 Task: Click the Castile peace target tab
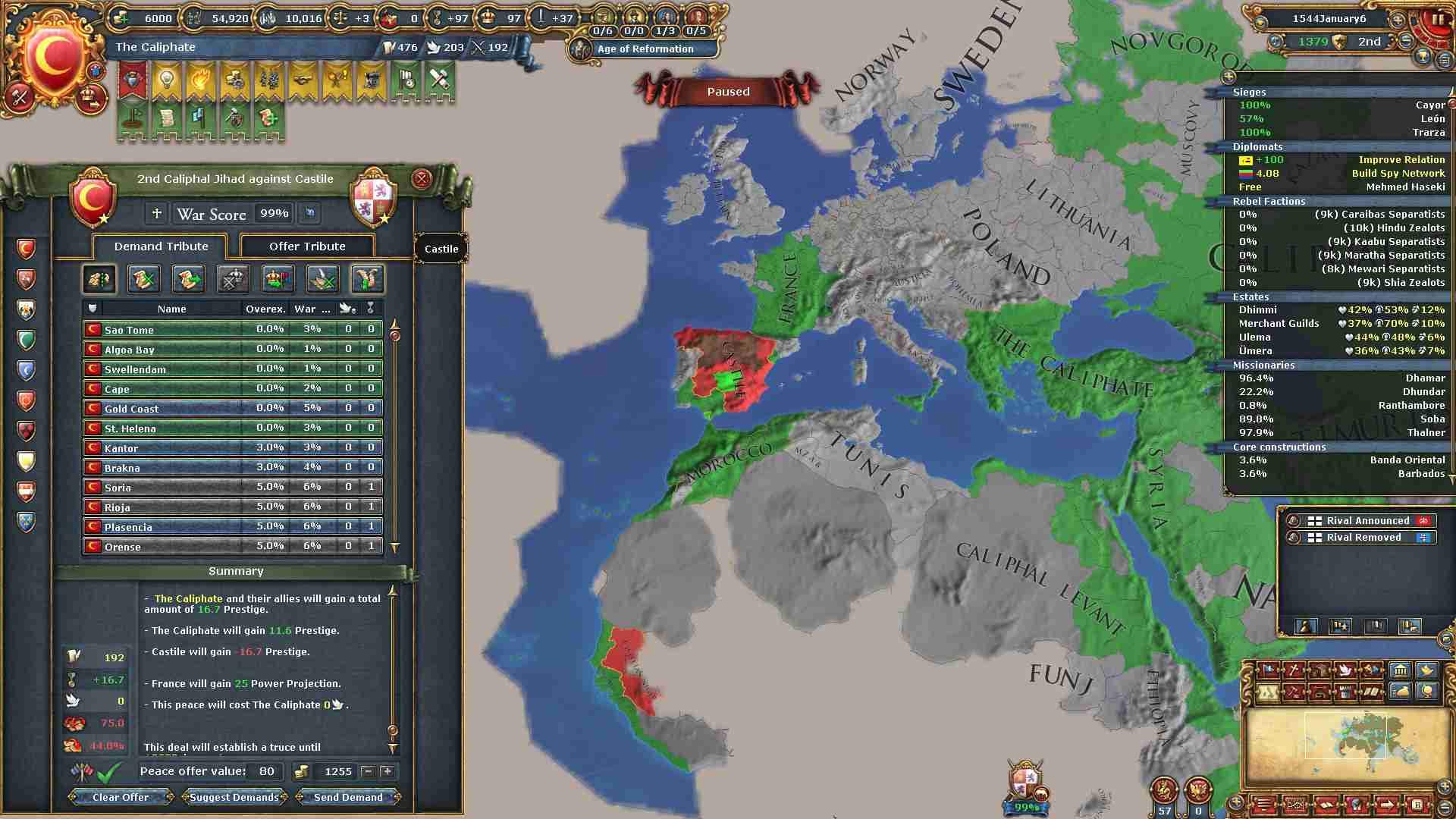click(x=441, y=249)
